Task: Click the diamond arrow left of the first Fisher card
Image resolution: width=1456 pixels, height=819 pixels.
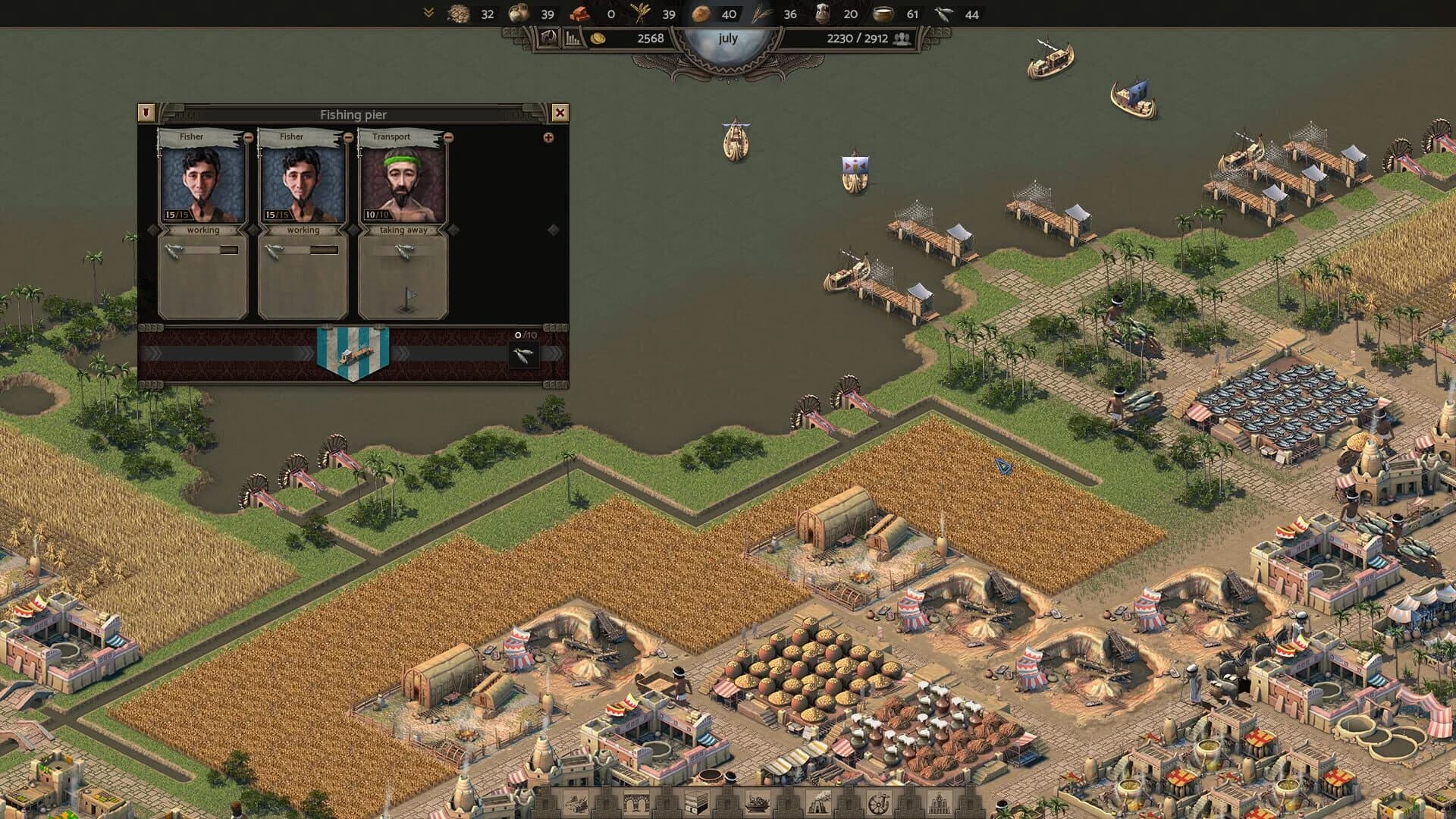Action: [152, 231]
